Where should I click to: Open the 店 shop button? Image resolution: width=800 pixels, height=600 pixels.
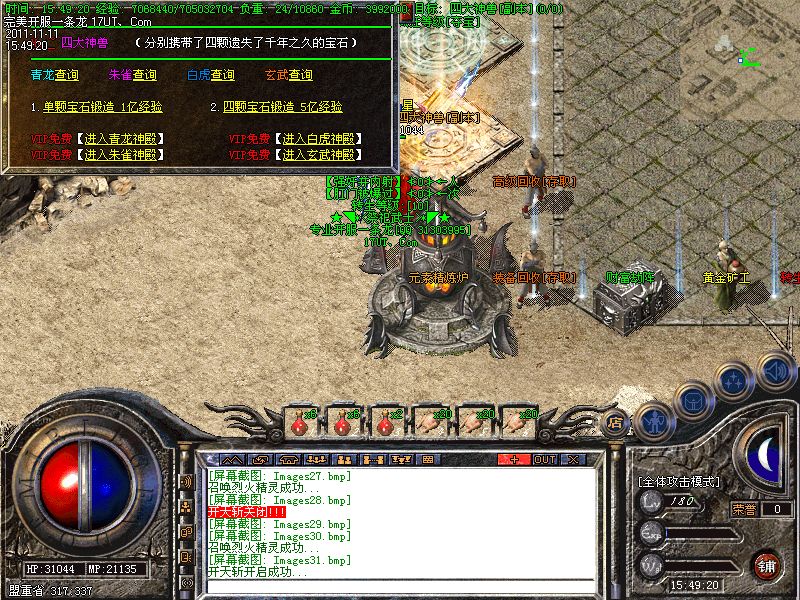[x=616, y=422]
